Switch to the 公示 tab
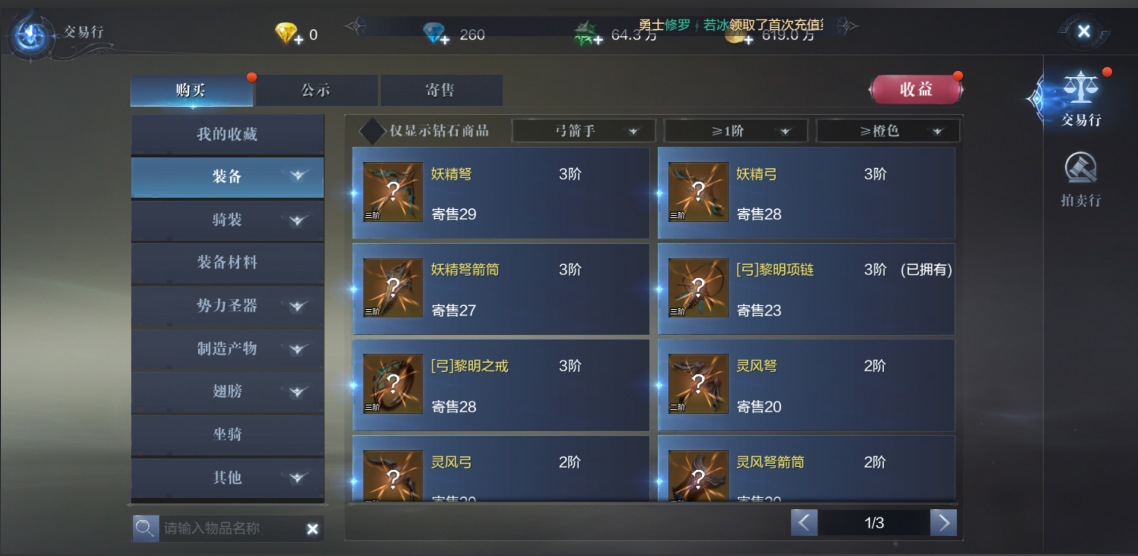This screenshot has width=1138, height=556. click(x=316, y=90)
